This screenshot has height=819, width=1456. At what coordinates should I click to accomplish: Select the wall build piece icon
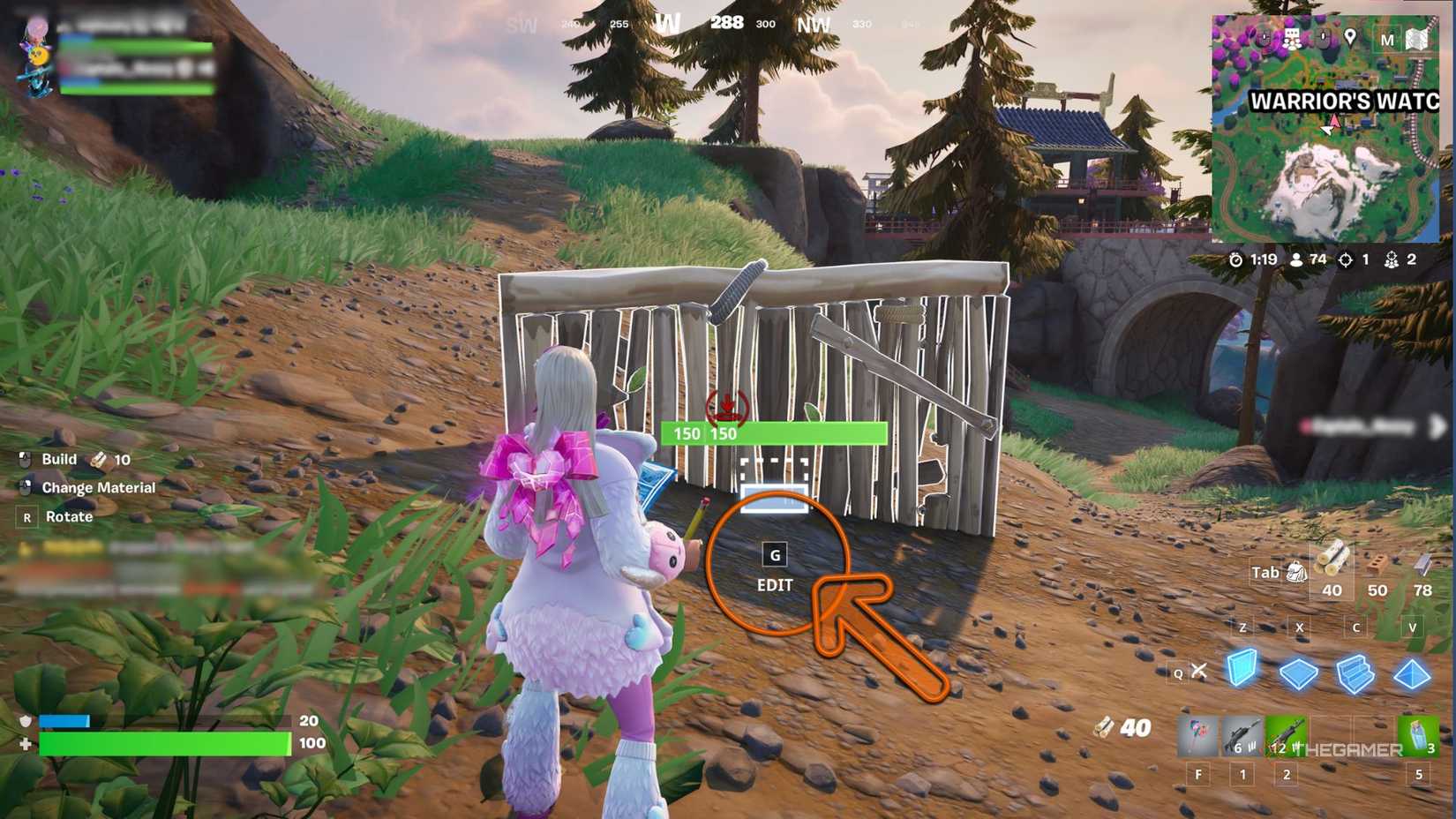pos(1242,670)
